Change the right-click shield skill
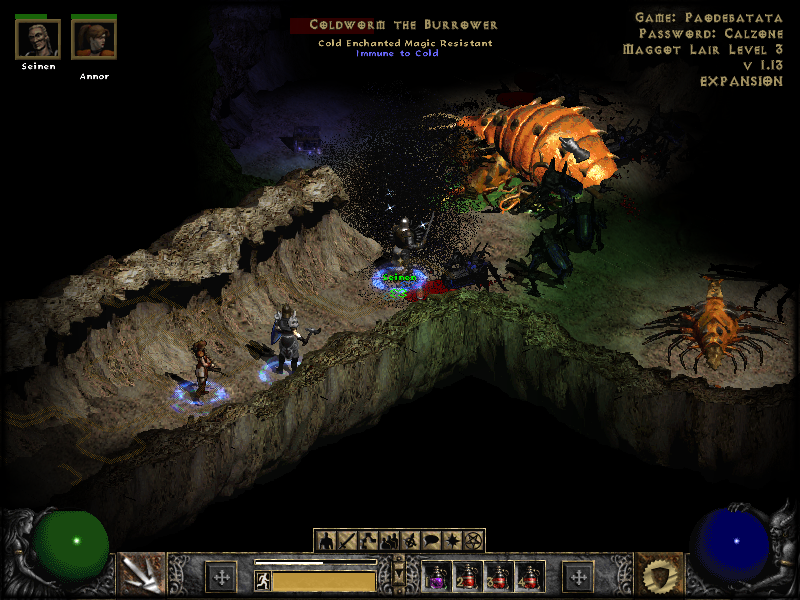Screen dimensions: 800x600 [658, 574]
